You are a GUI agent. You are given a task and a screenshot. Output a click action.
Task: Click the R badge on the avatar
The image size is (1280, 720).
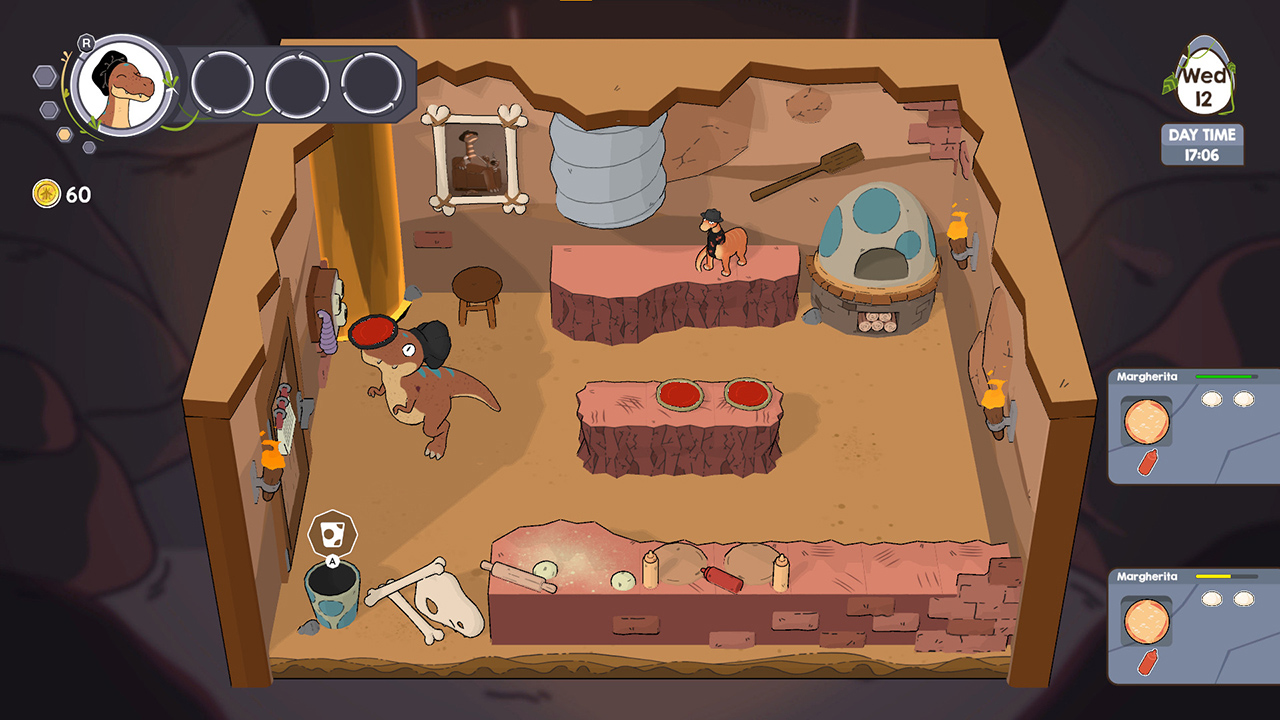coord(85,43)
